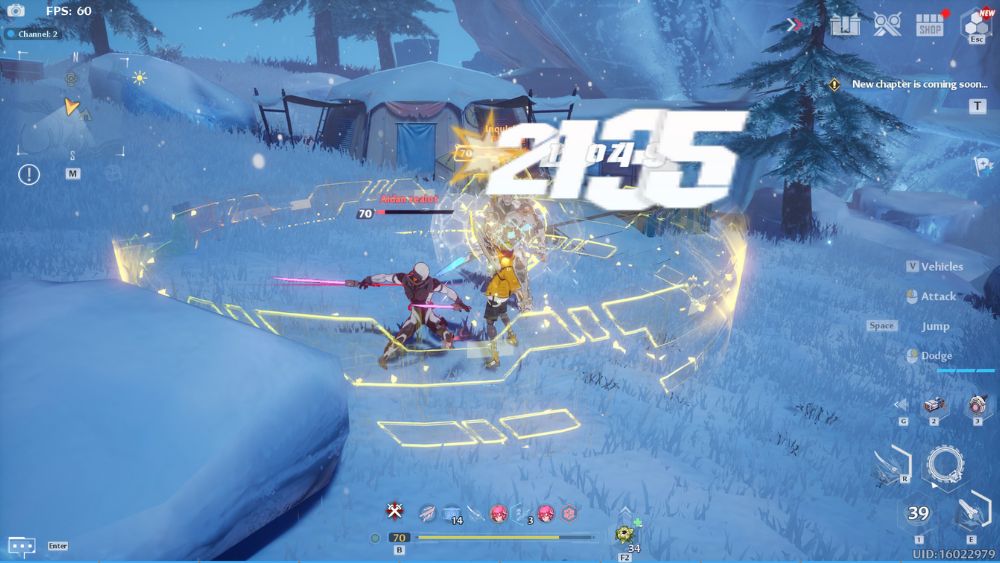Viewport: 1000px width, 563px height.
Task: Expand the relic list arrows
Action: (902, 405)
